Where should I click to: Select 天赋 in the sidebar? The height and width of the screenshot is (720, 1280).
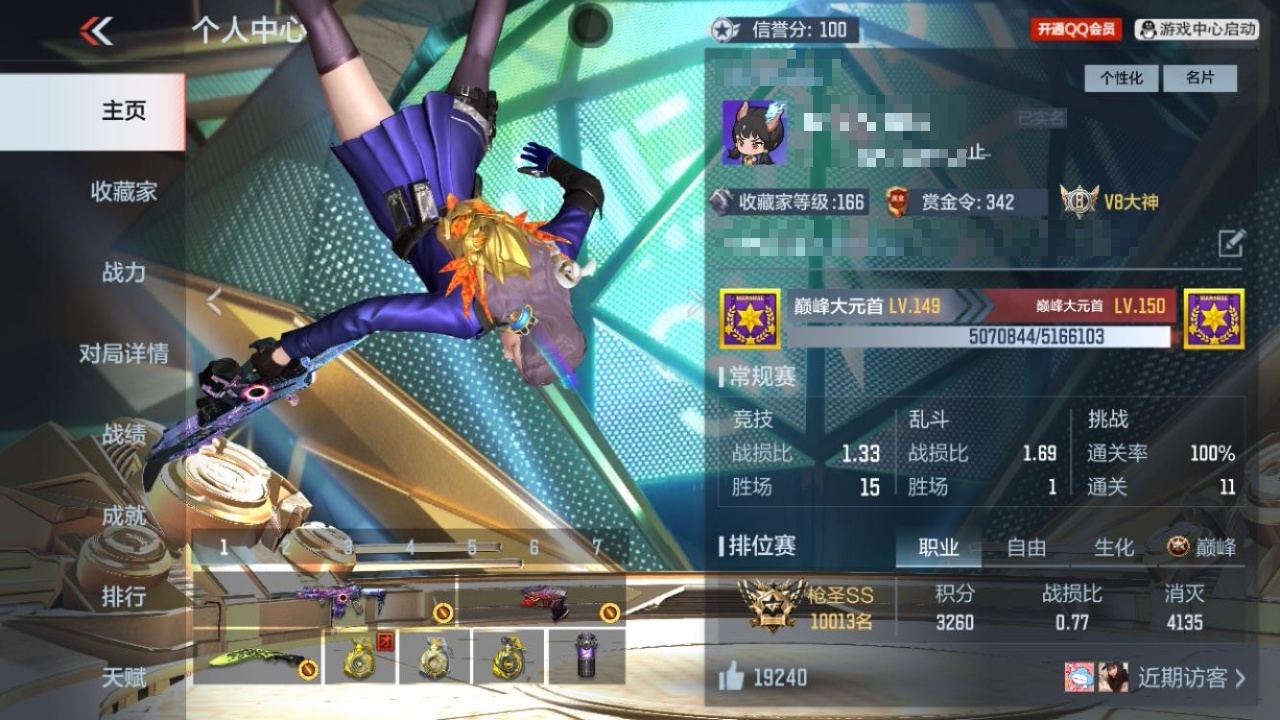[x=124, y=678]
